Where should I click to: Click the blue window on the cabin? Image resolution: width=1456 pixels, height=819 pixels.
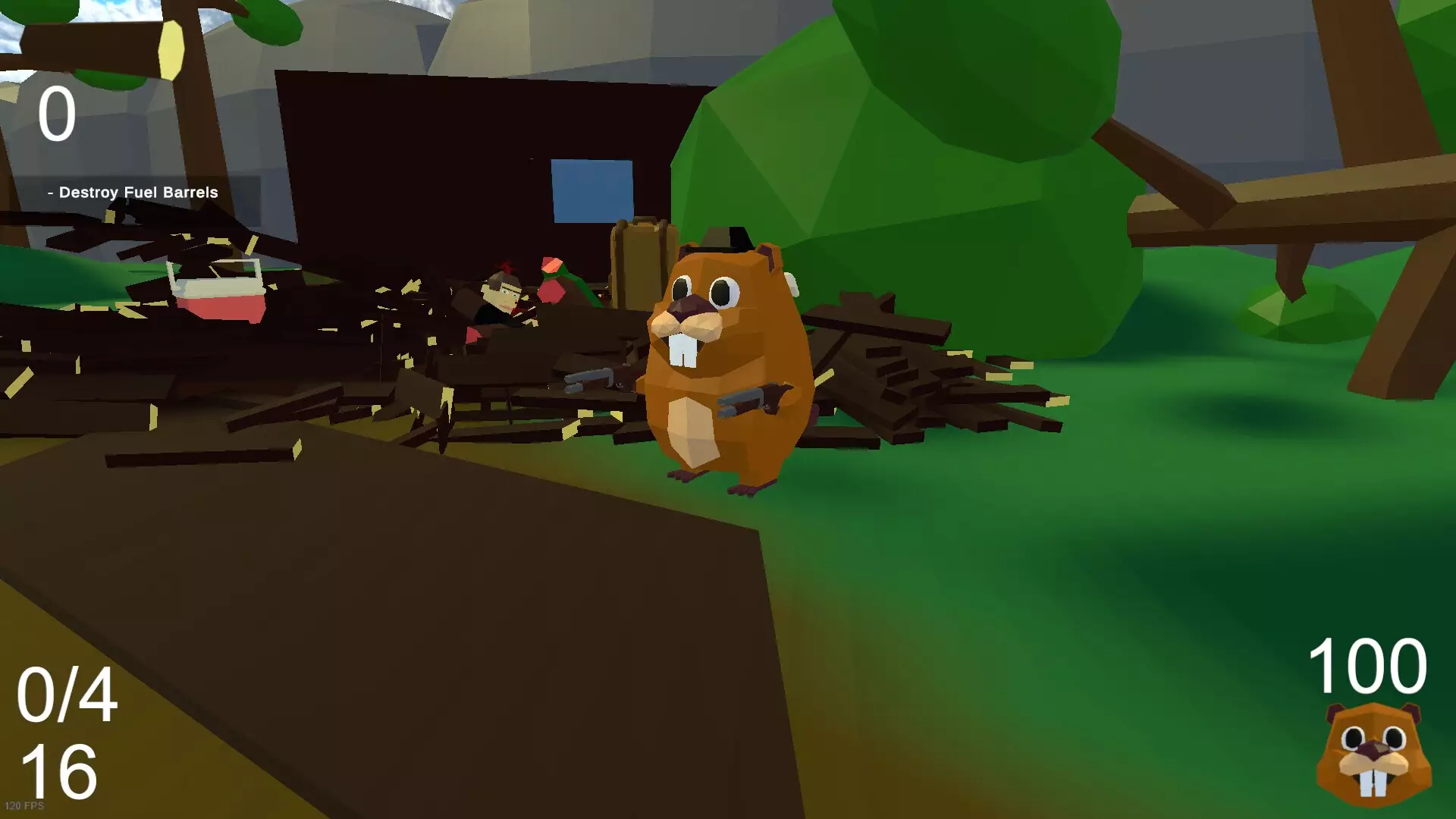[x=591, y=190]
